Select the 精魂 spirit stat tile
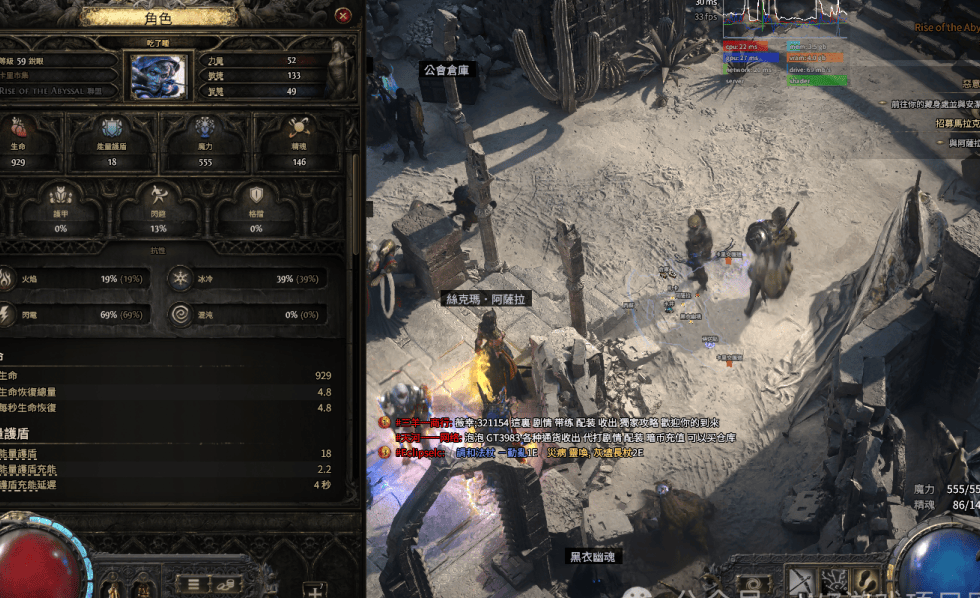Screen dimensions: 980x598 click(298, 139)
